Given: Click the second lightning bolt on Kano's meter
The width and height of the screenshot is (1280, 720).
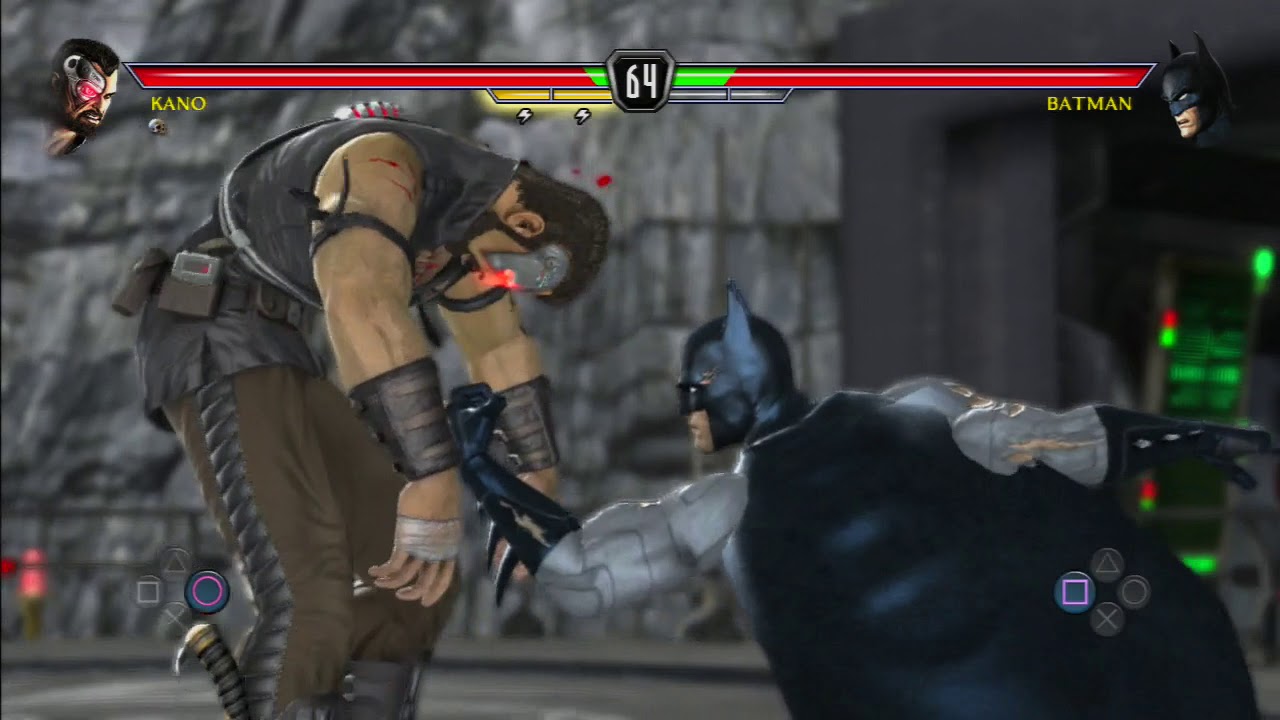Looking at the screenshot, I should 583,117.
